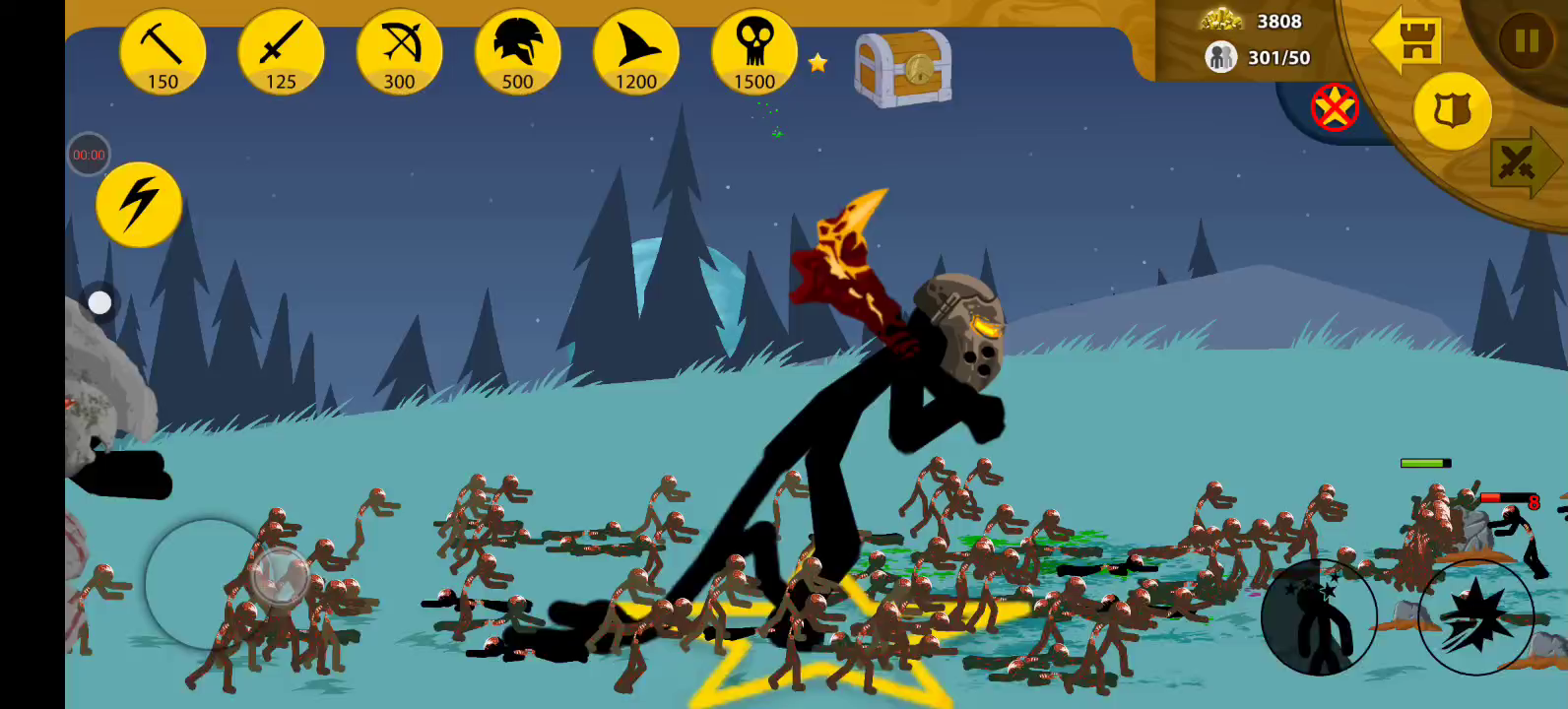Train a miner for 150 gold
1568x709 pixels.
click(x=163, y=53)
